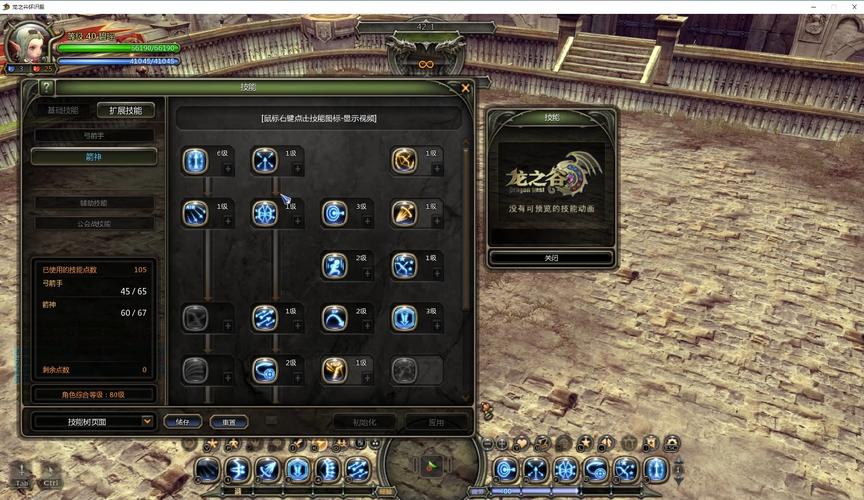Select the level 3 blue target skill

click(334, 213)
